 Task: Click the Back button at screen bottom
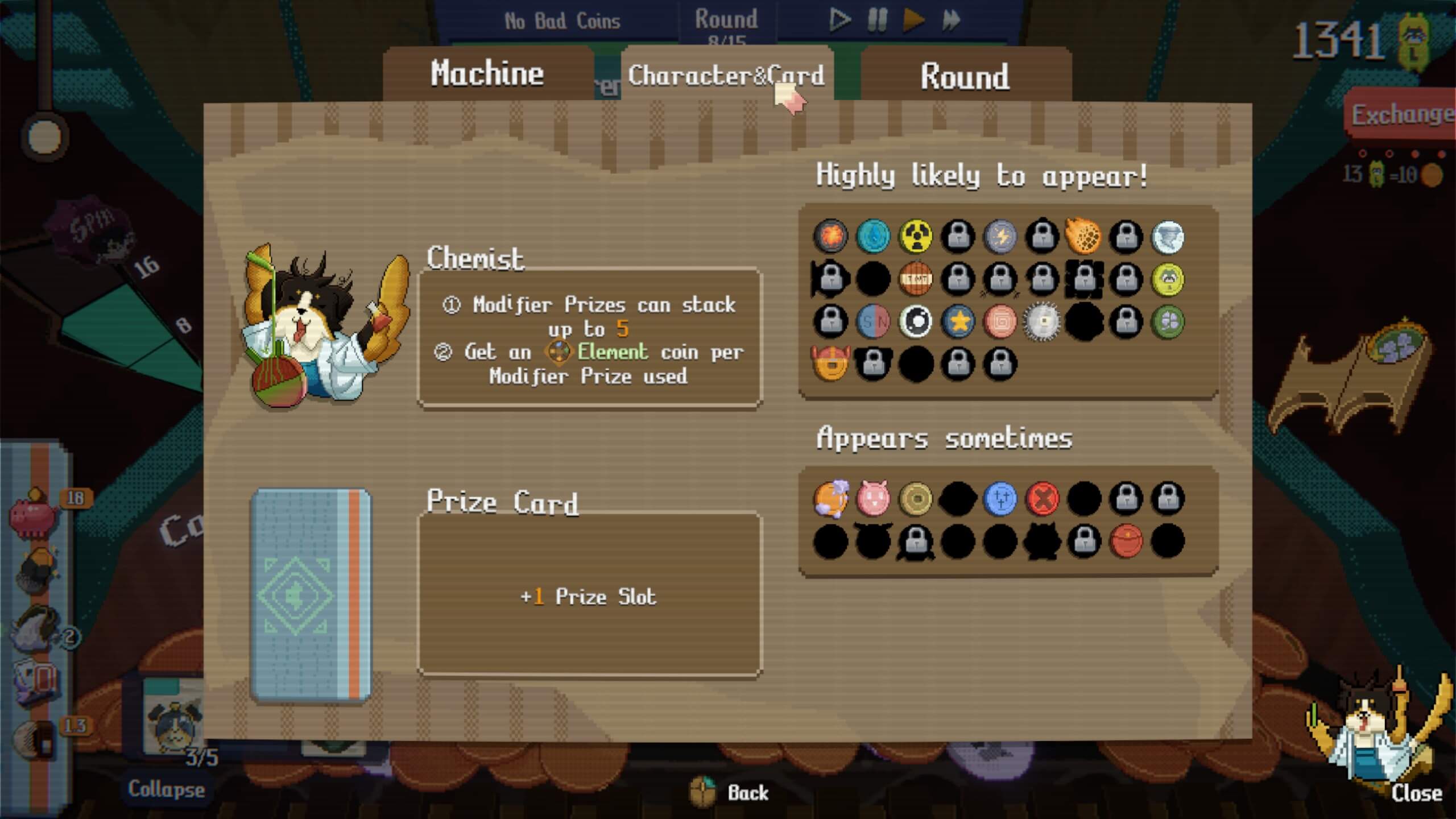[750, 792]
